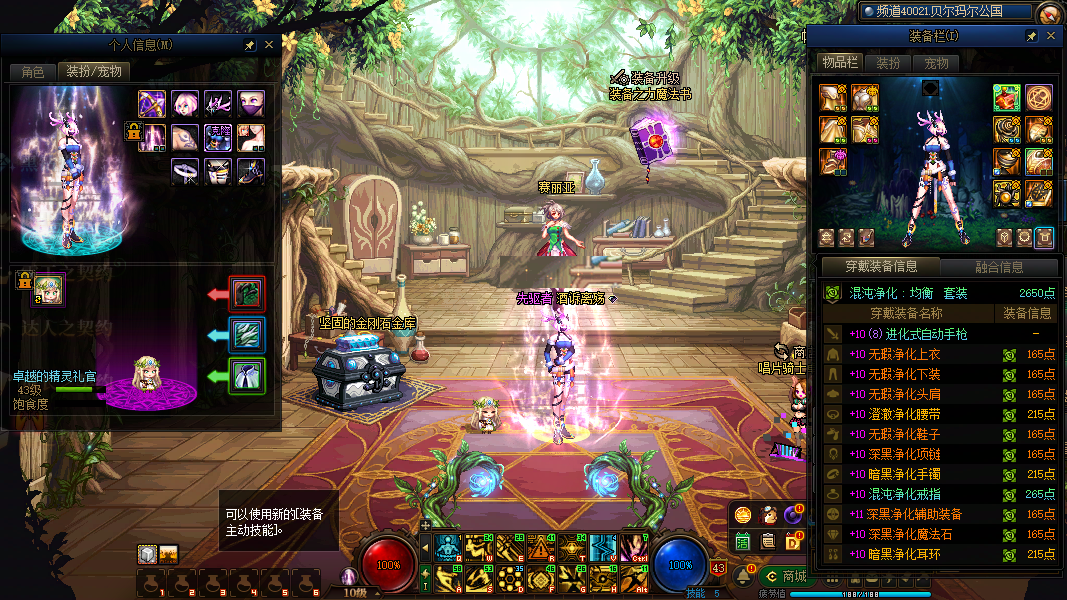Pin the 装备栏 equipment window

tap(1032, 36)
